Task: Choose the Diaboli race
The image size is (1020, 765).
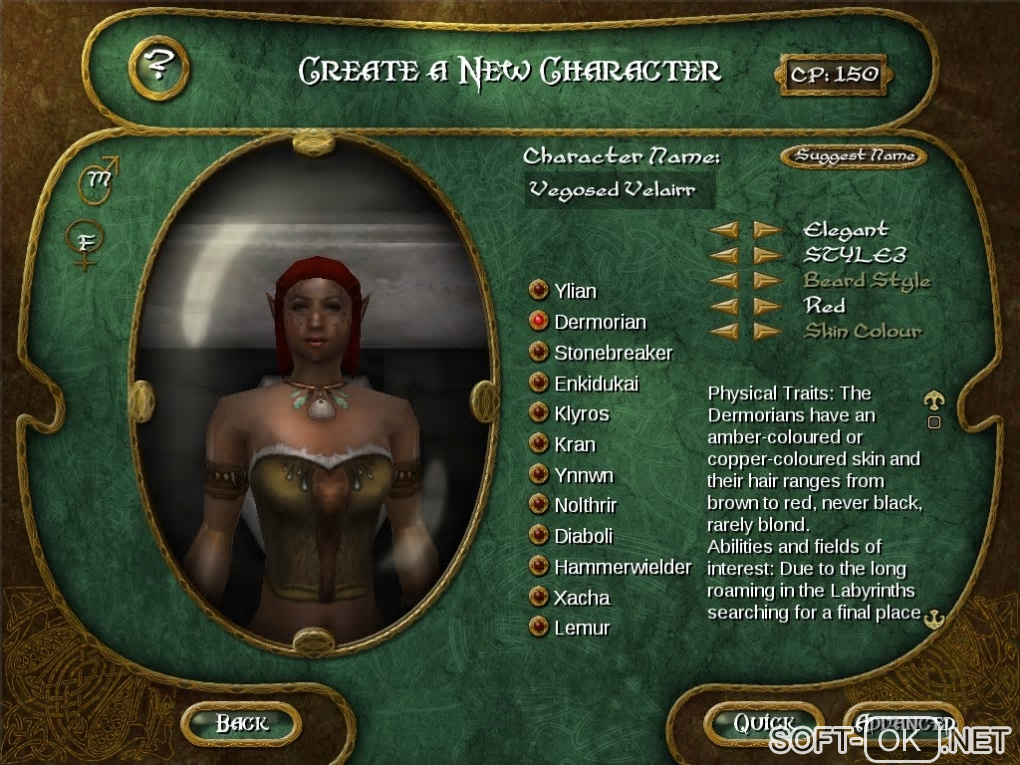Action: tap(539, 536)
